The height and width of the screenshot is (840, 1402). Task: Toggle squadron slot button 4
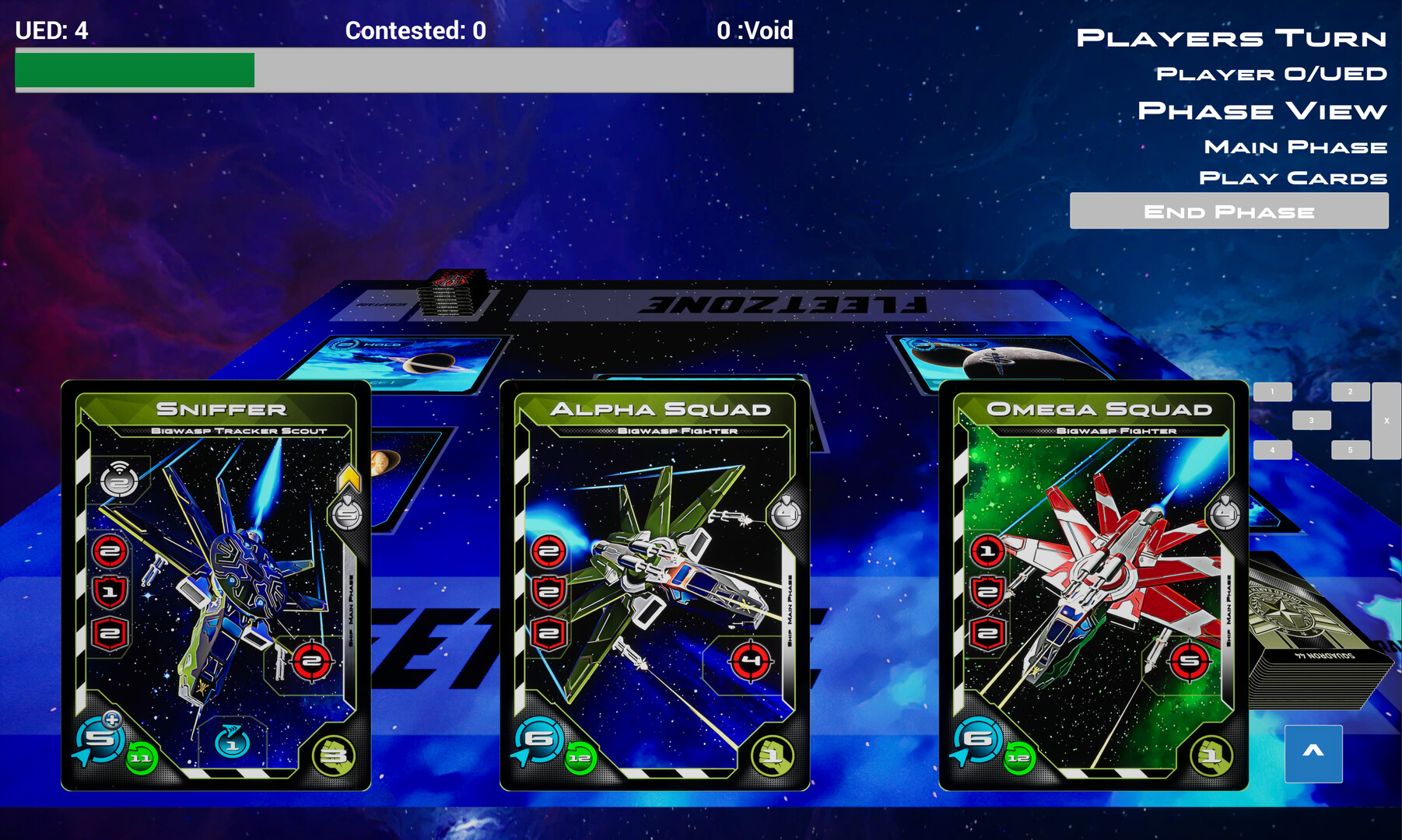pos(1271,450)
